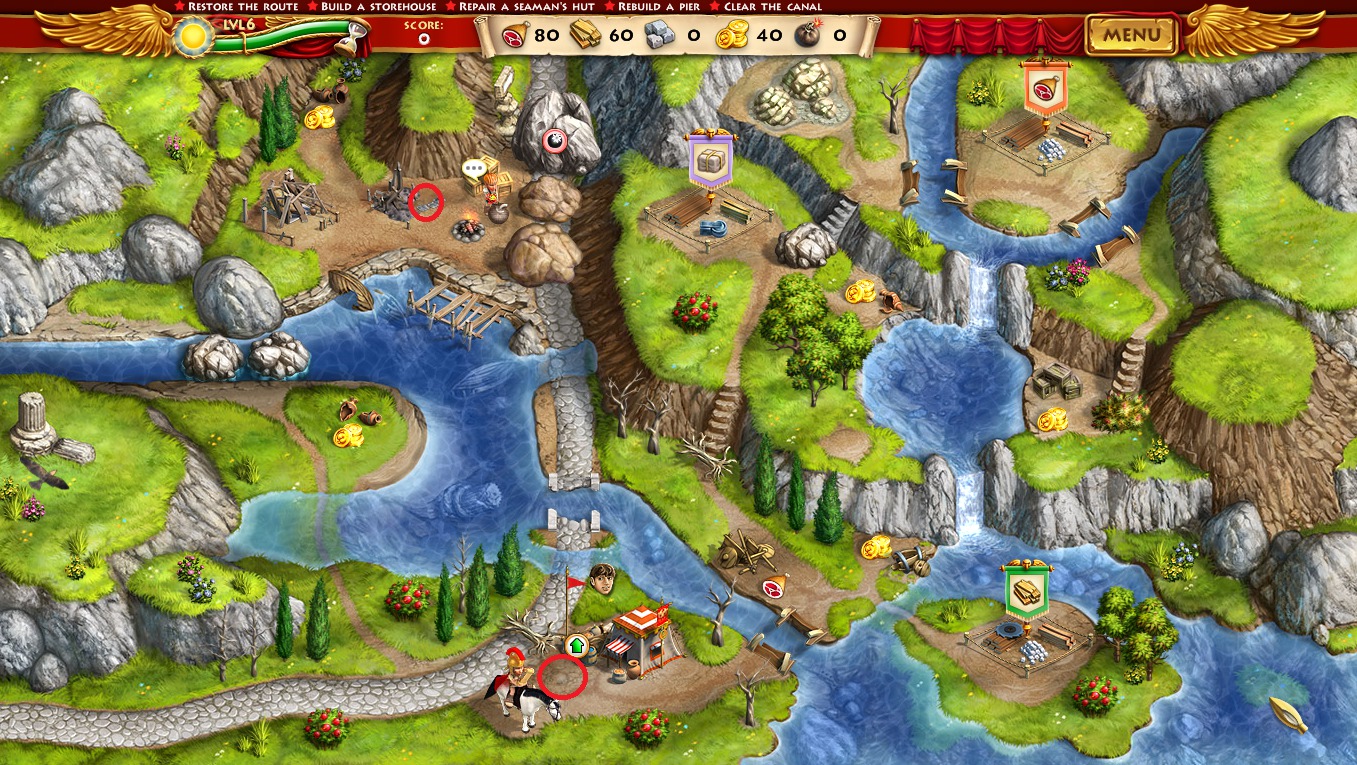
Task: Open the speech bubble above the trader
Action: [x=474, y=170]
